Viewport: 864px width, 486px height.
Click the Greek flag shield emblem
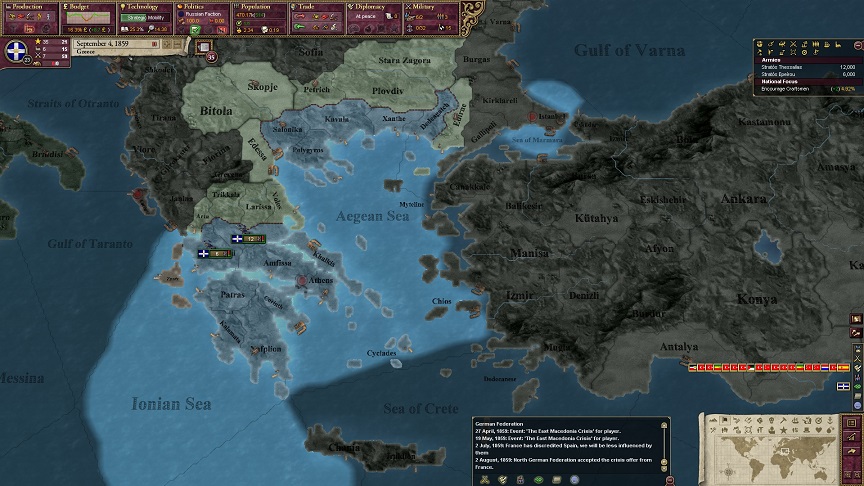[17, 52]
